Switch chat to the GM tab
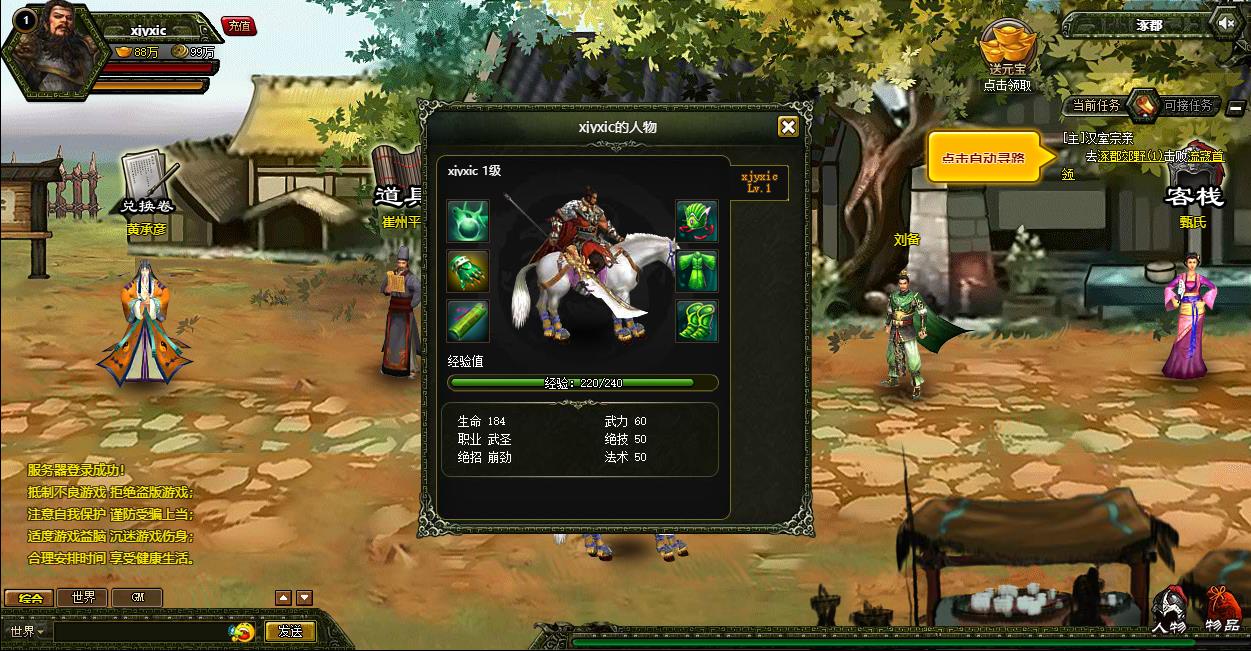Screen dimensions: 1251x651 coord(138,598)
